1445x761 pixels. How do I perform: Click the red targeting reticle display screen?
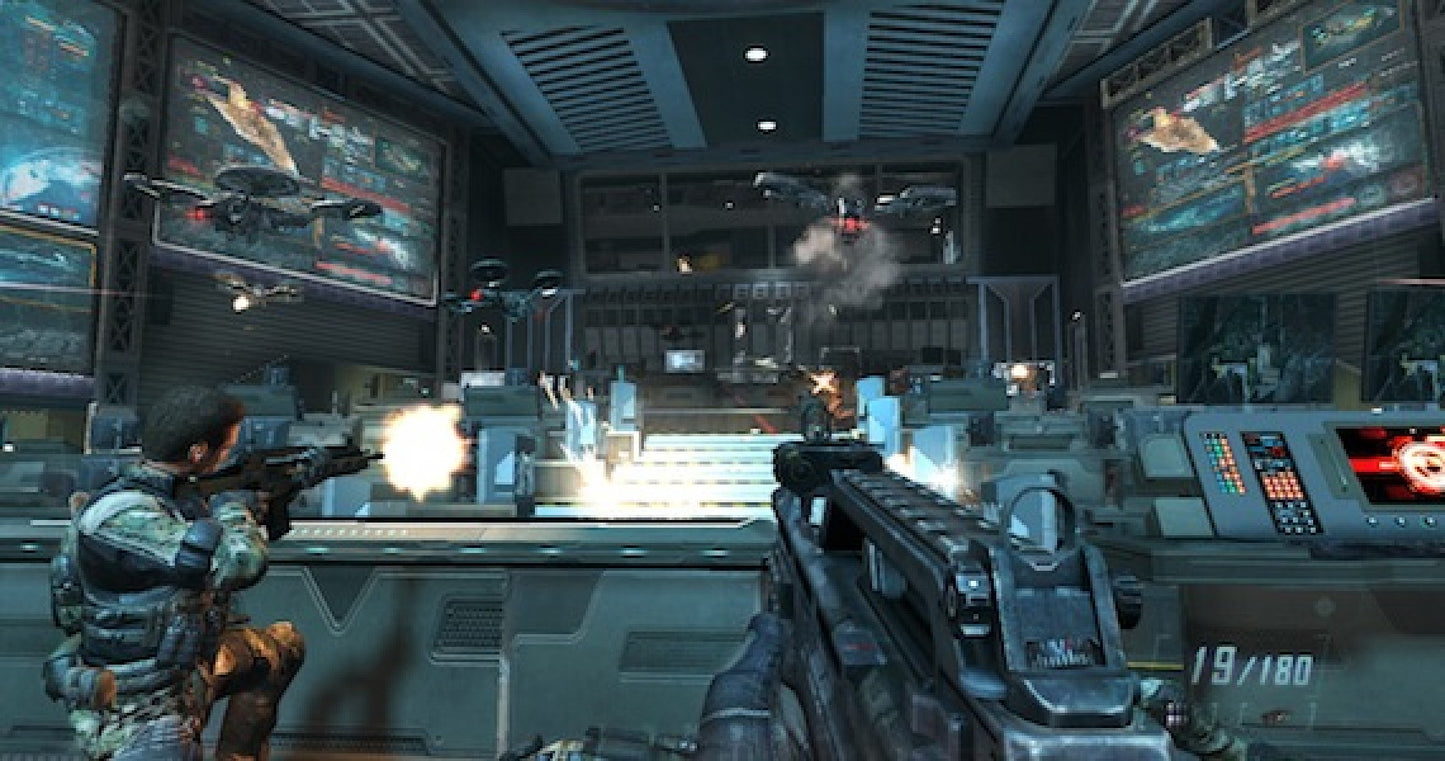point(1395,465)
